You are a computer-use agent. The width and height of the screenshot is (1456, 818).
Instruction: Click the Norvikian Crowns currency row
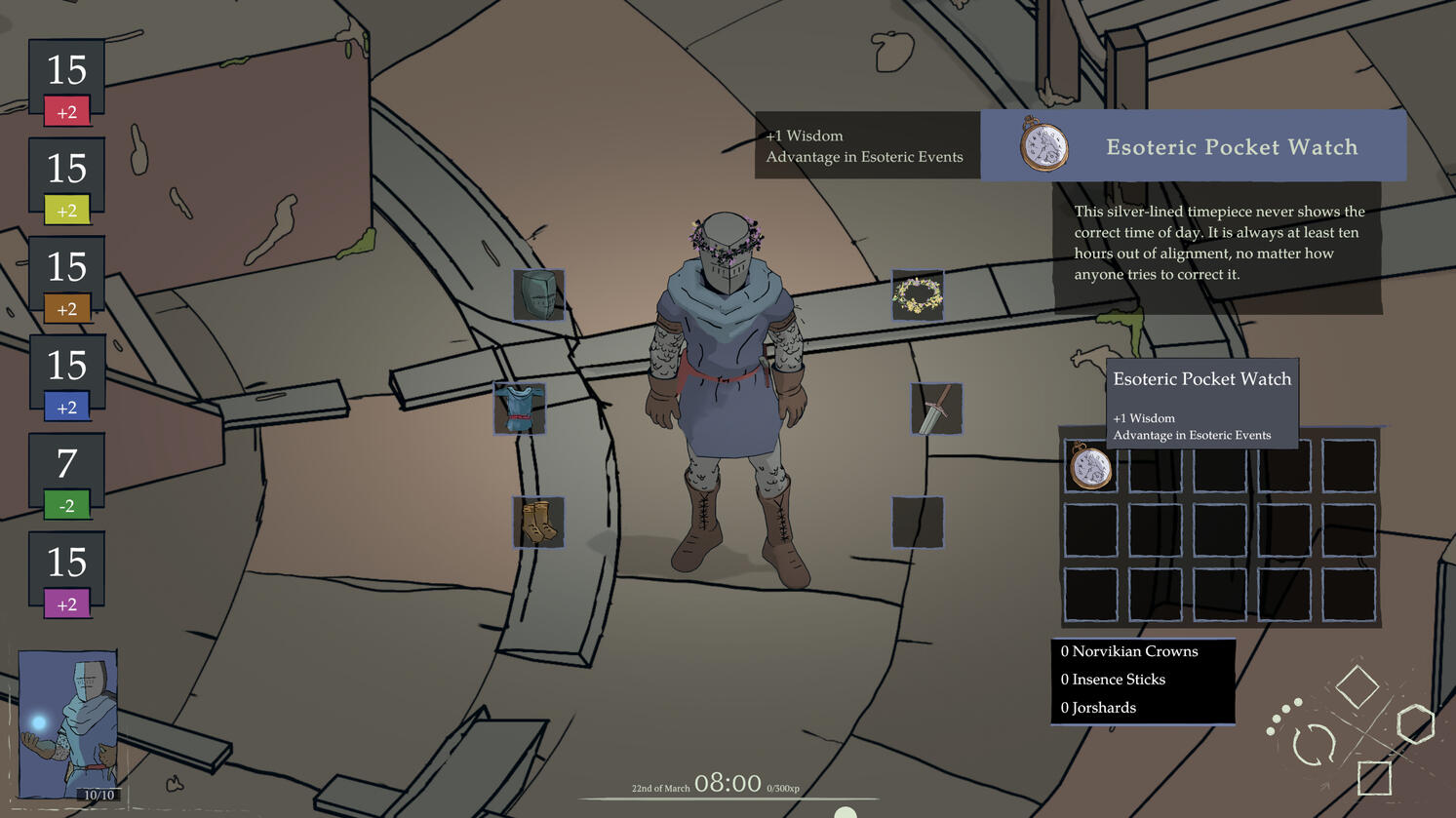(x=1142, y=651)
